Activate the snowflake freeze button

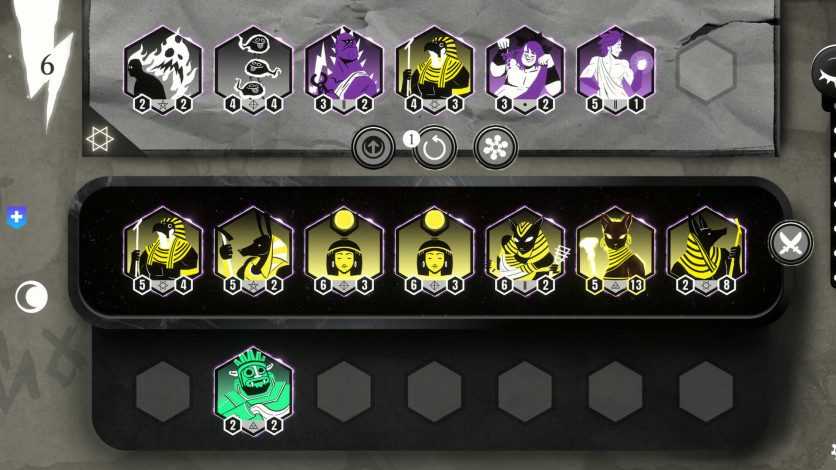click(495, 147)
